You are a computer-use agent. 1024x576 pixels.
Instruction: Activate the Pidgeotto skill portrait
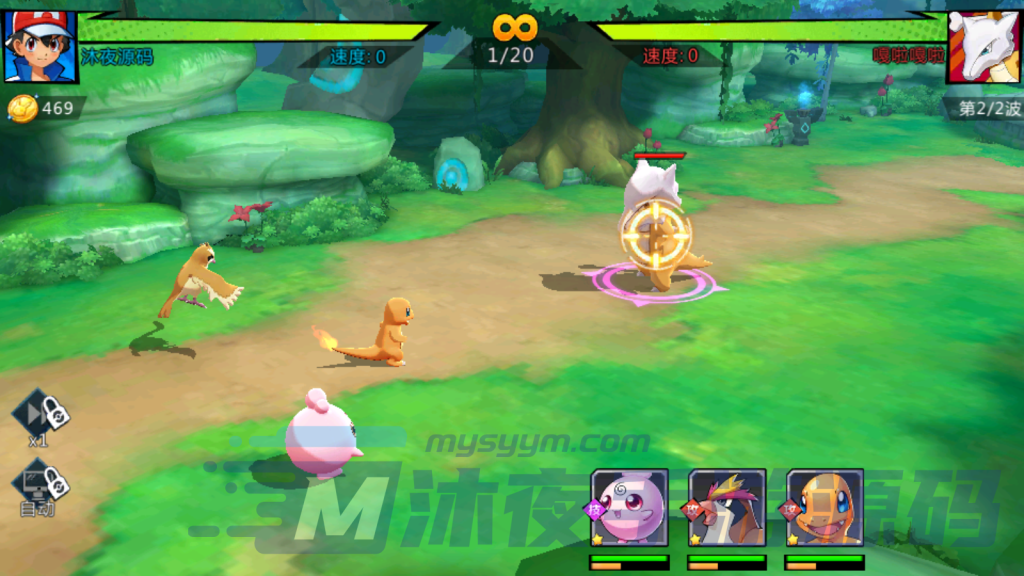coord(727,507)
